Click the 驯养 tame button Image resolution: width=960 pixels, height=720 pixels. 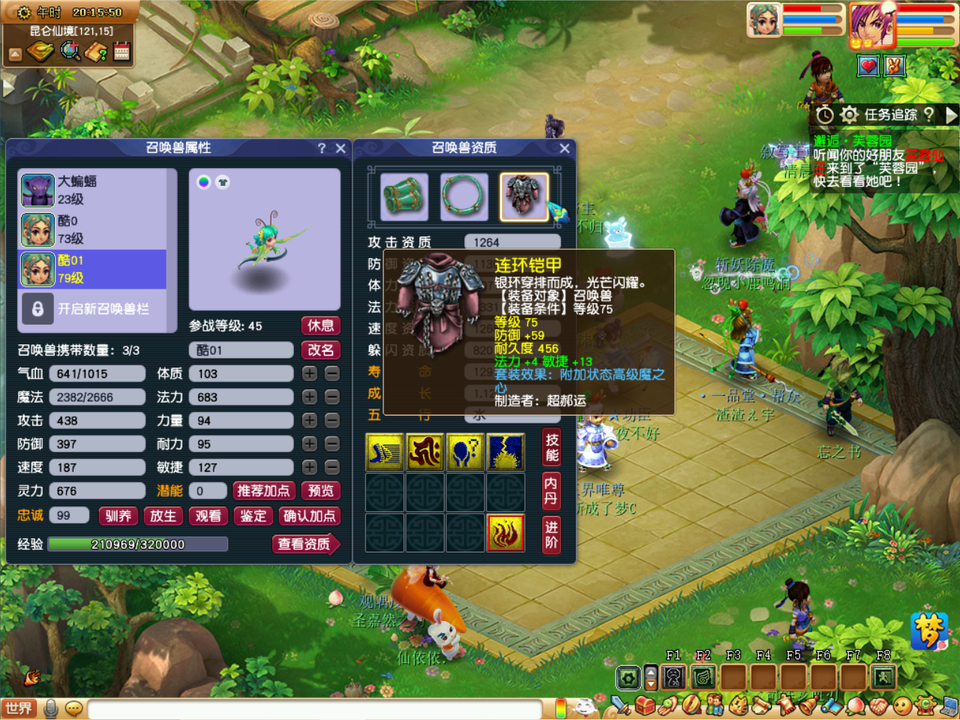coord(117,516)
